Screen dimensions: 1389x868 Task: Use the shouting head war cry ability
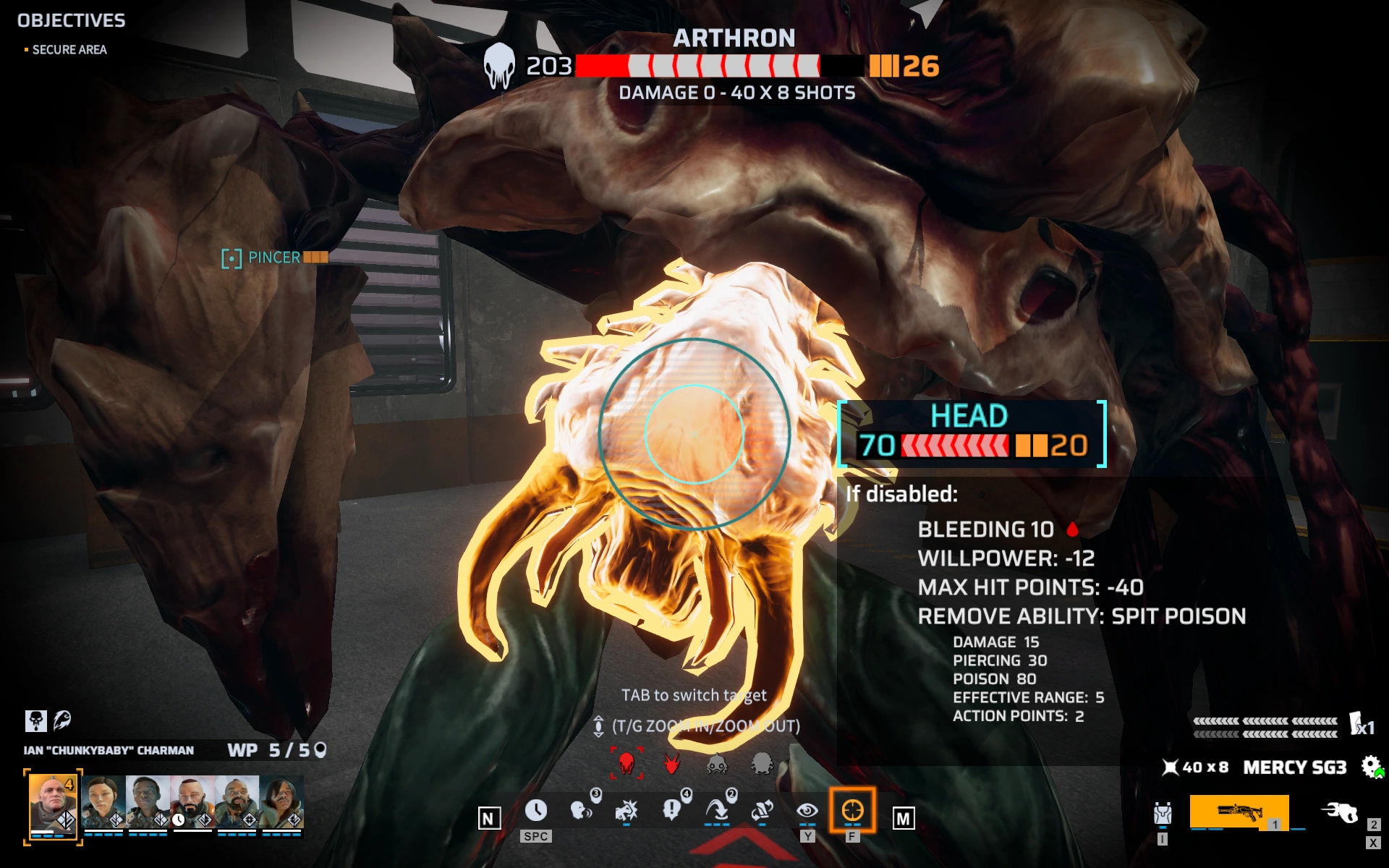pos(581,810)
